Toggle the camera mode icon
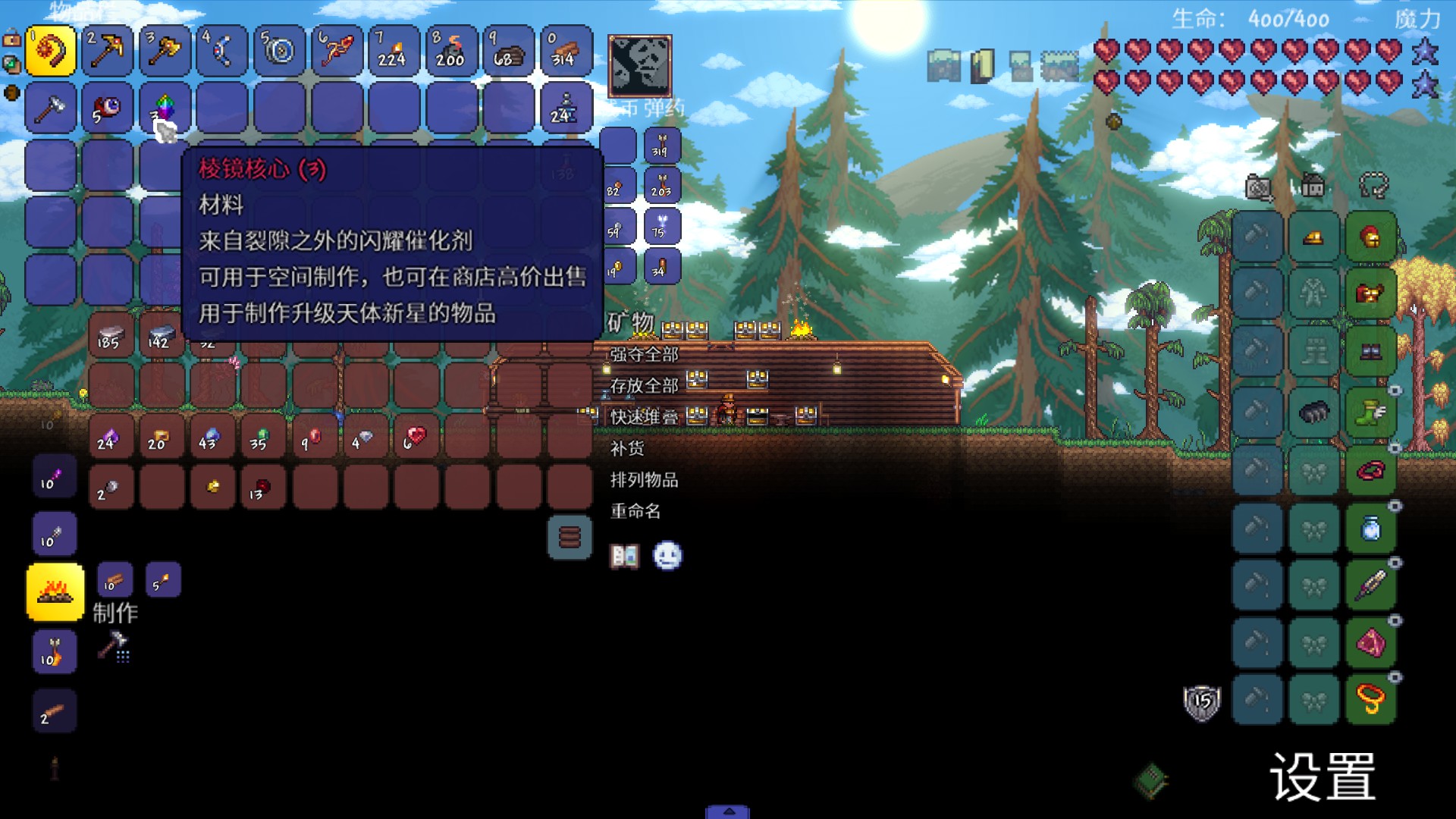1456x819 pixels. [x=1259, y=187]
